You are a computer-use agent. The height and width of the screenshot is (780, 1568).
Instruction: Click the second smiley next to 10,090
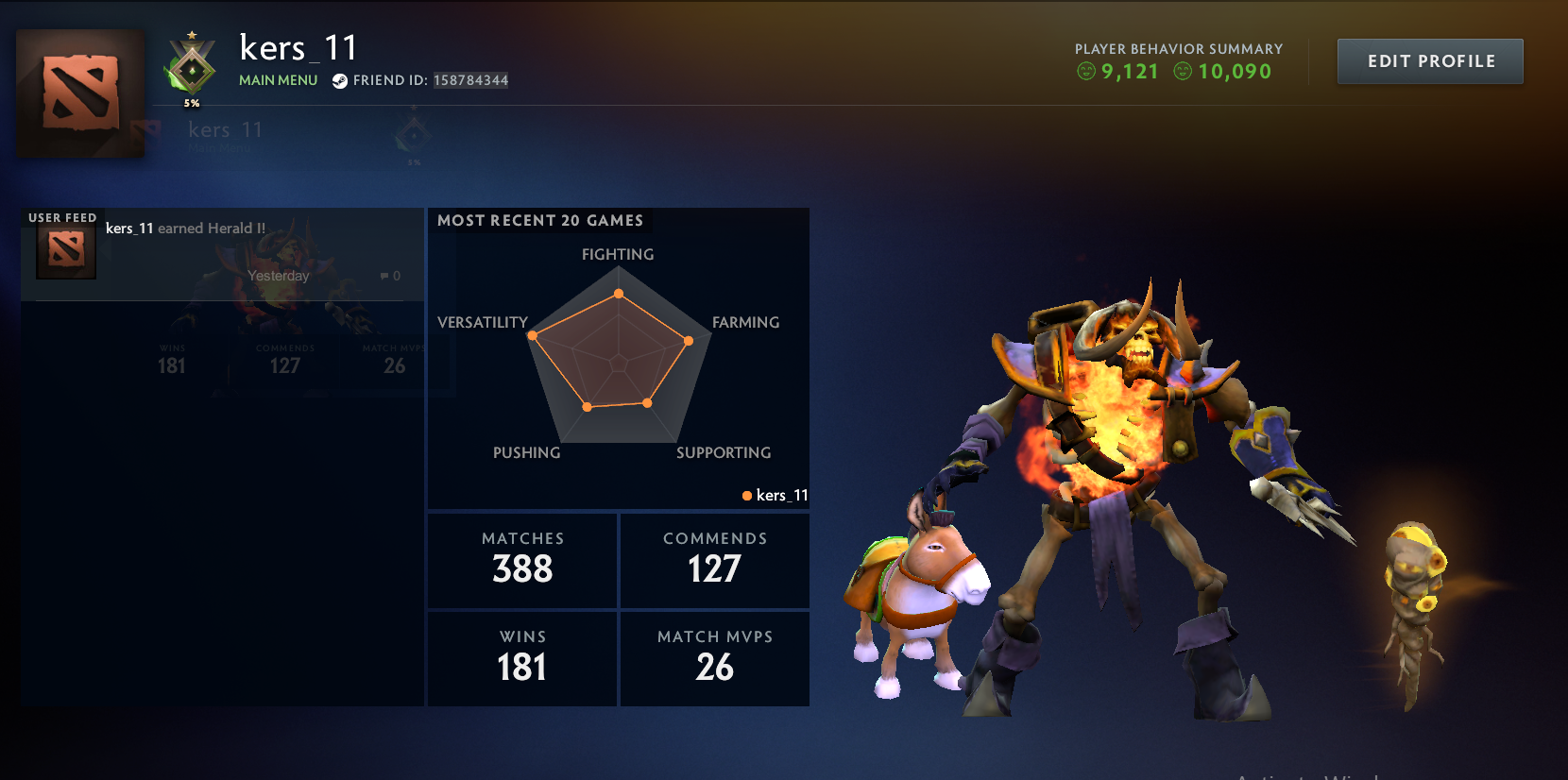click(x=1183, y=71)
